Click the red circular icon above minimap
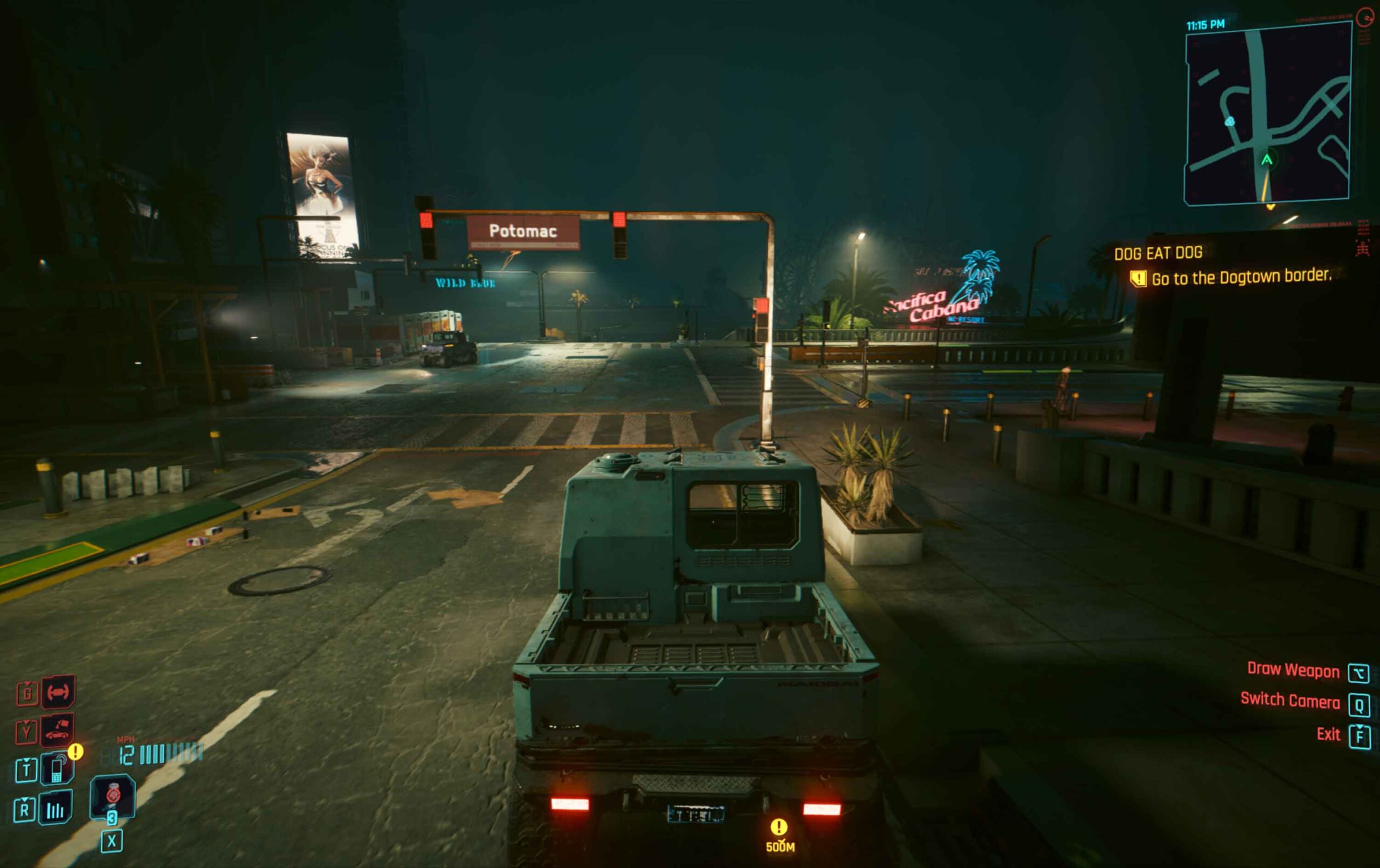 coord(1364,18)
